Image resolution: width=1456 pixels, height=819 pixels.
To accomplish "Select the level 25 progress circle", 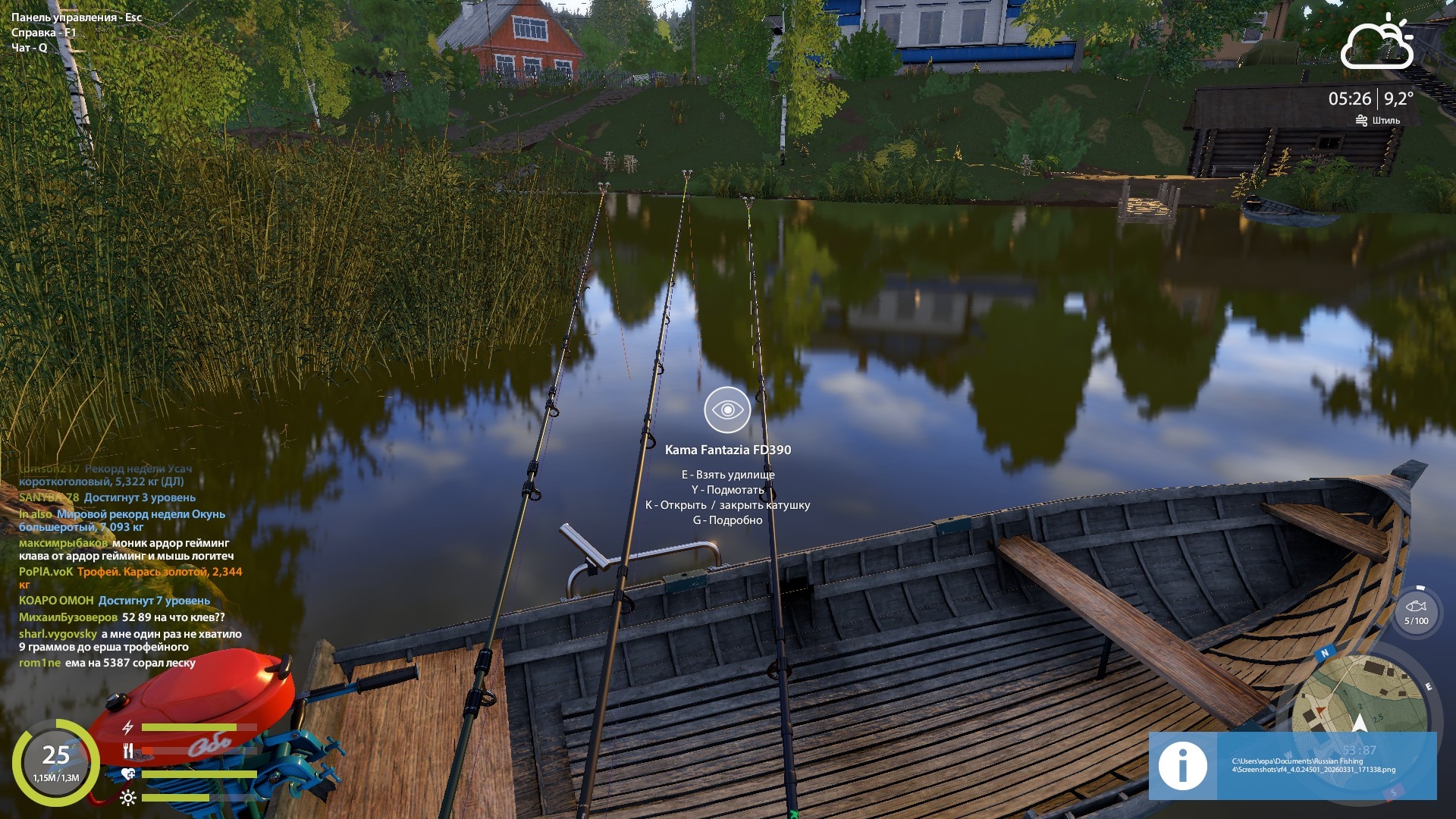I will click(x=56, y=761).
